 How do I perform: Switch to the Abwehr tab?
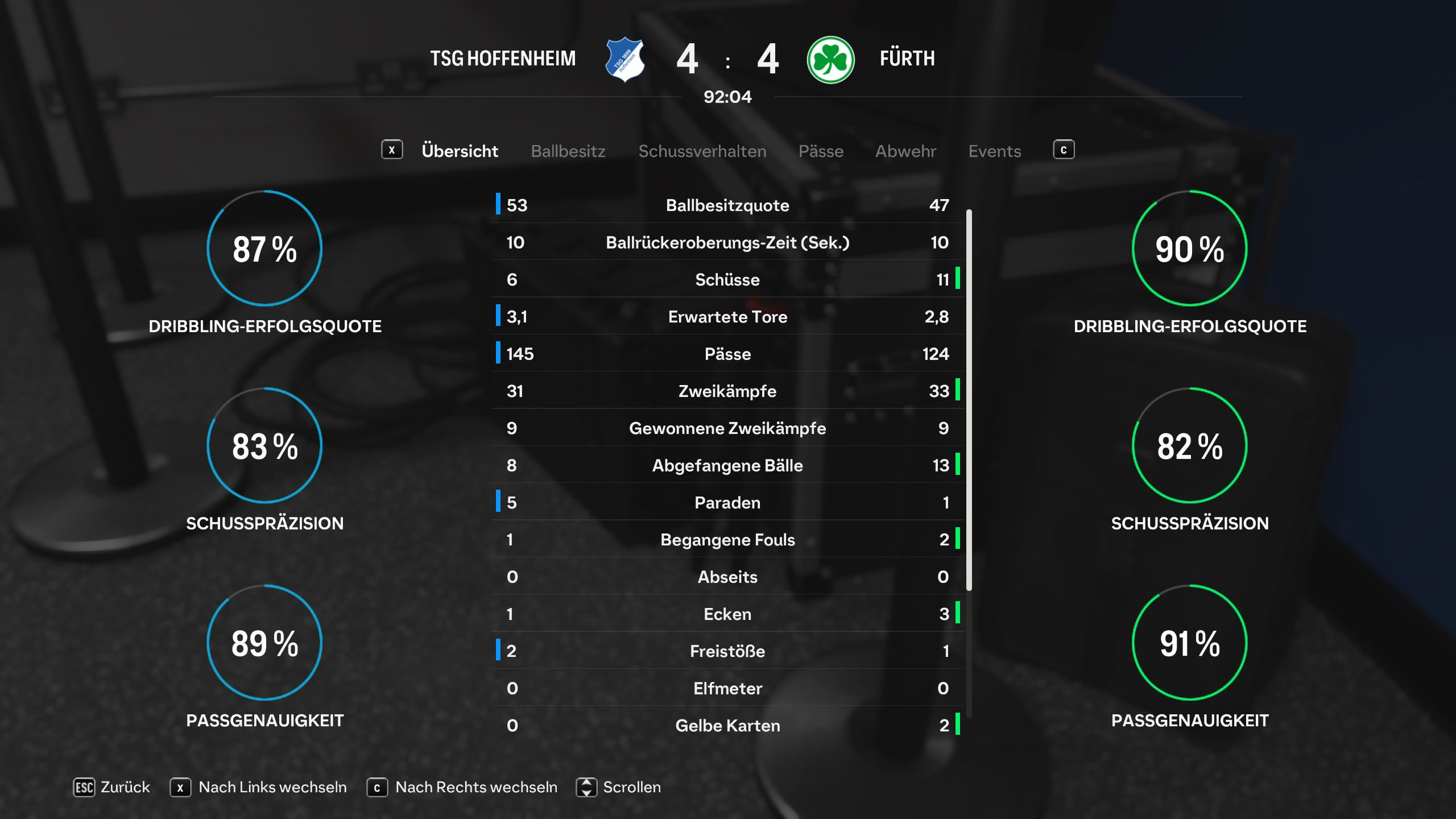(905, 151)
